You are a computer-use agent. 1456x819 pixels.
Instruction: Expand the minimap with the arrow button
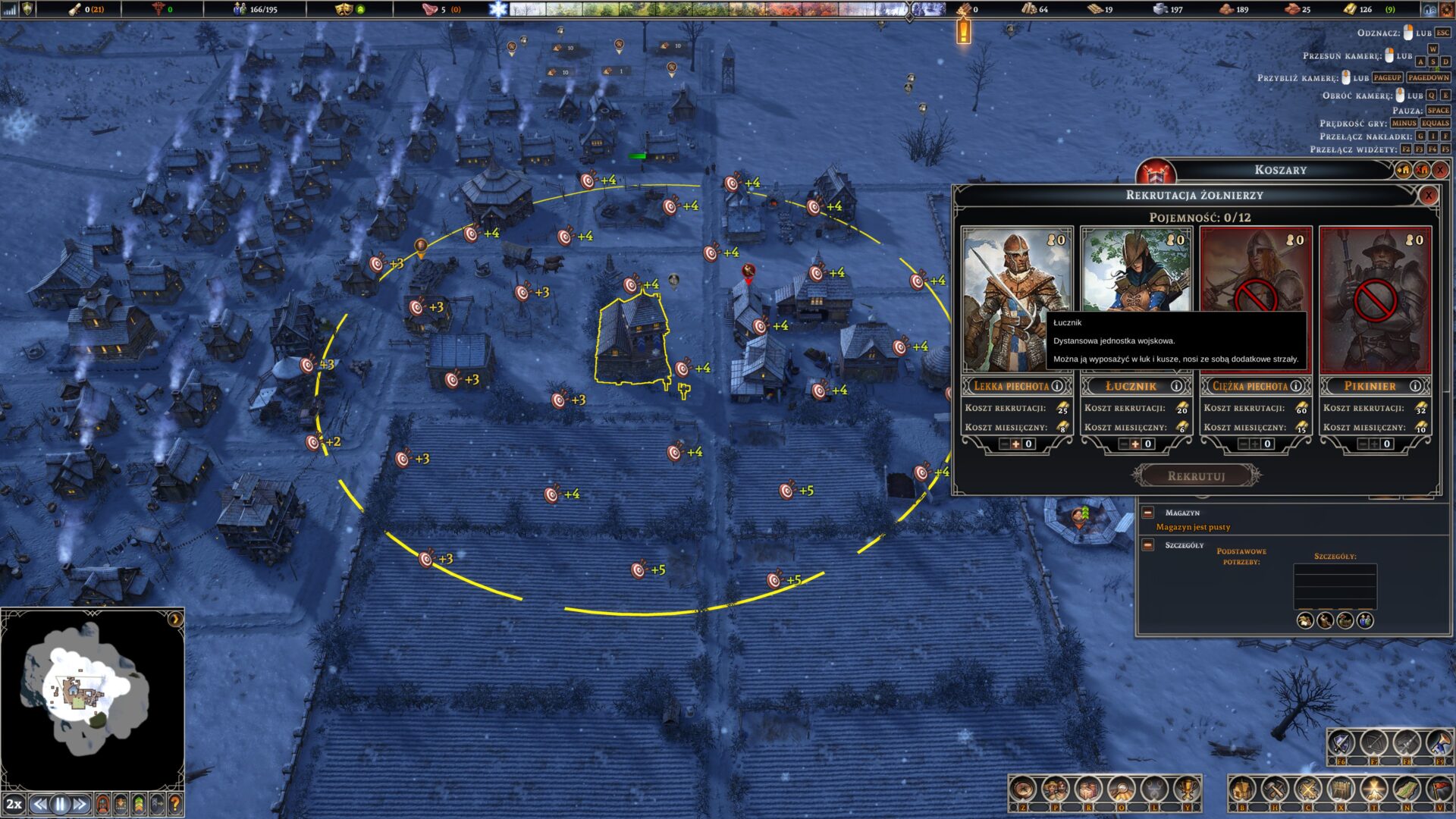pyautogui.click(x=175, y=619)
